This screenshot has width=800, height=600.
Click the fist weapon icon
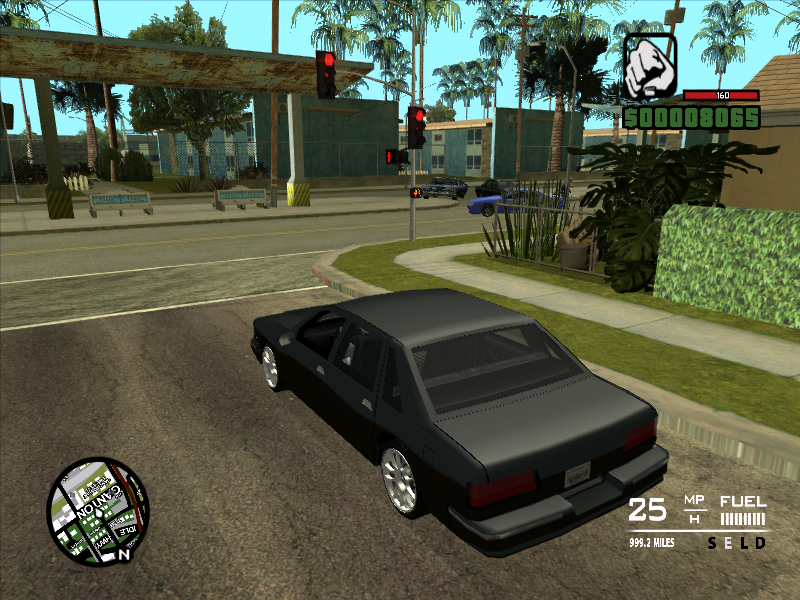650,66
